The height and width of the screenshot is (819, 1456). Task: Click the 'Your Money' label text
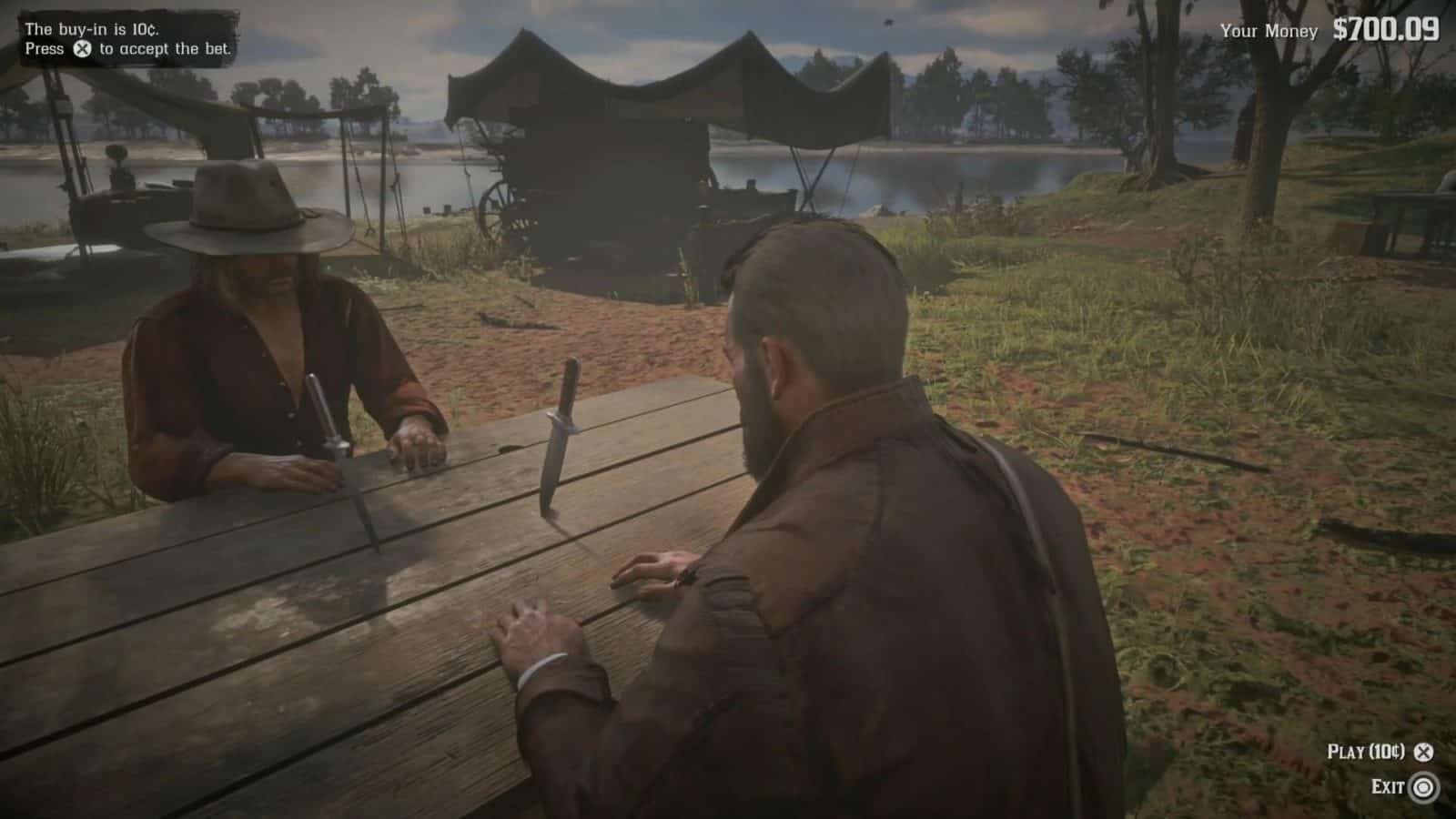(x=1269, y=30)
